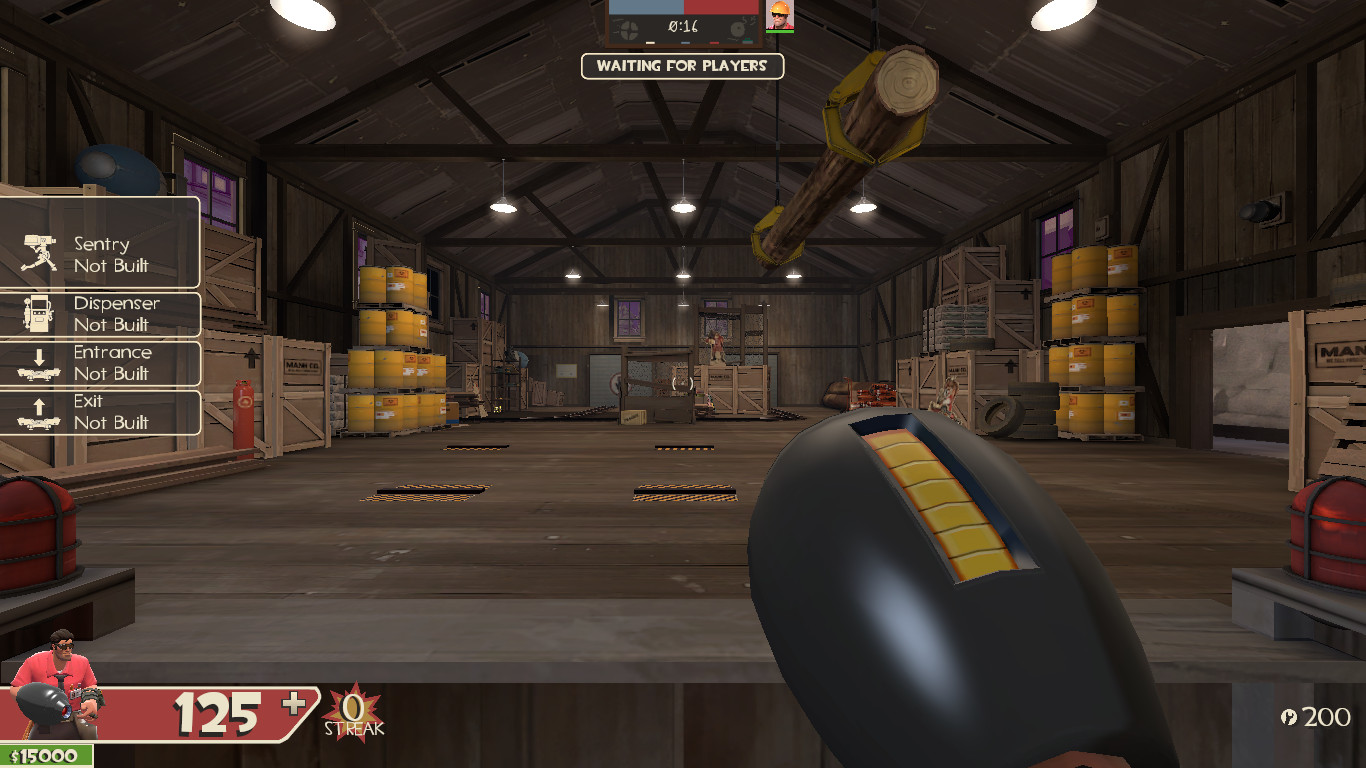Screen dimensions: 1366x768
Task: Click the round timer showing 0:16
Action: coord(683,26)
